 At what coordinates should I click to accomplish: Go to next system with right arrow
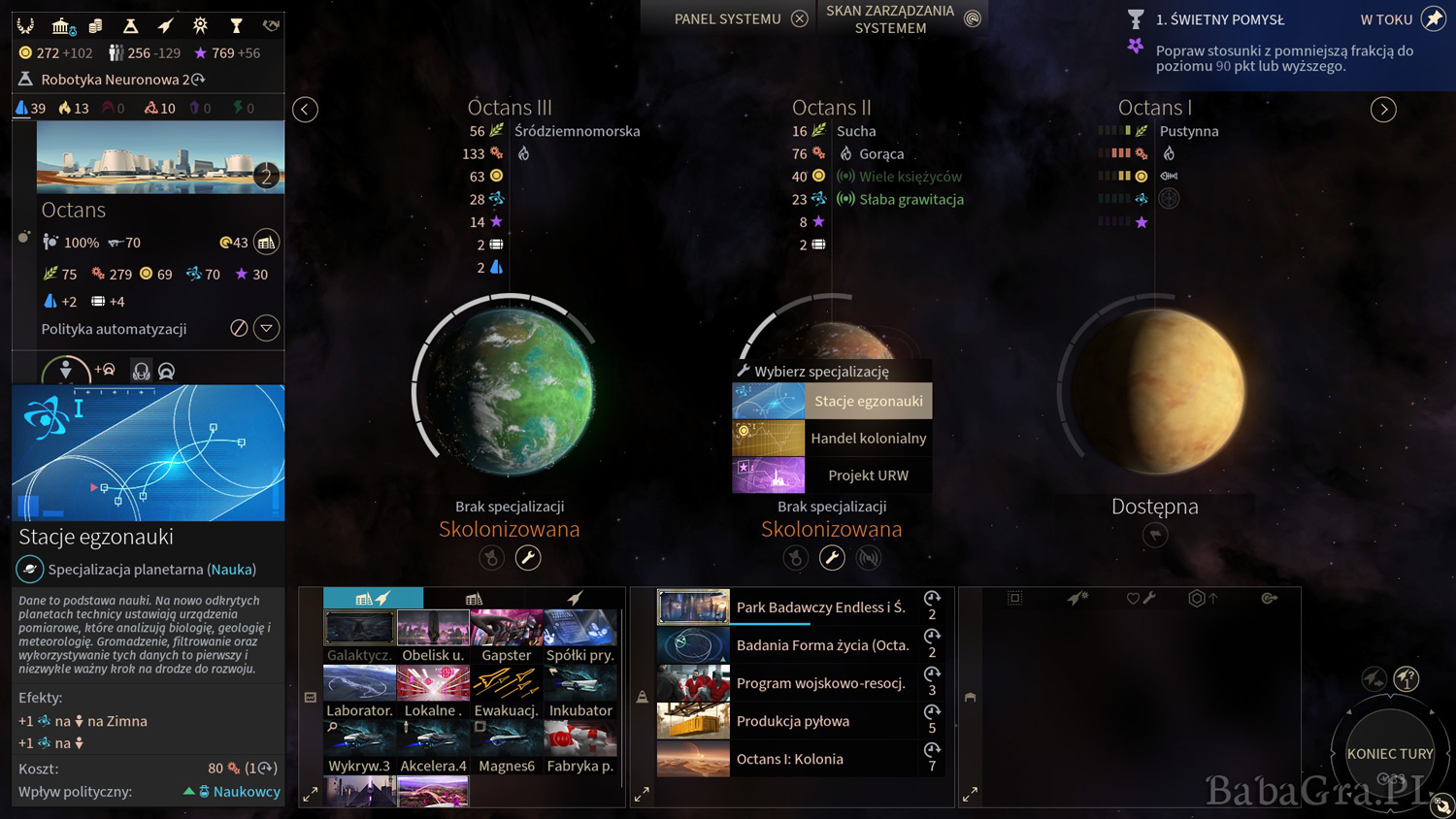pos(1383,110)
